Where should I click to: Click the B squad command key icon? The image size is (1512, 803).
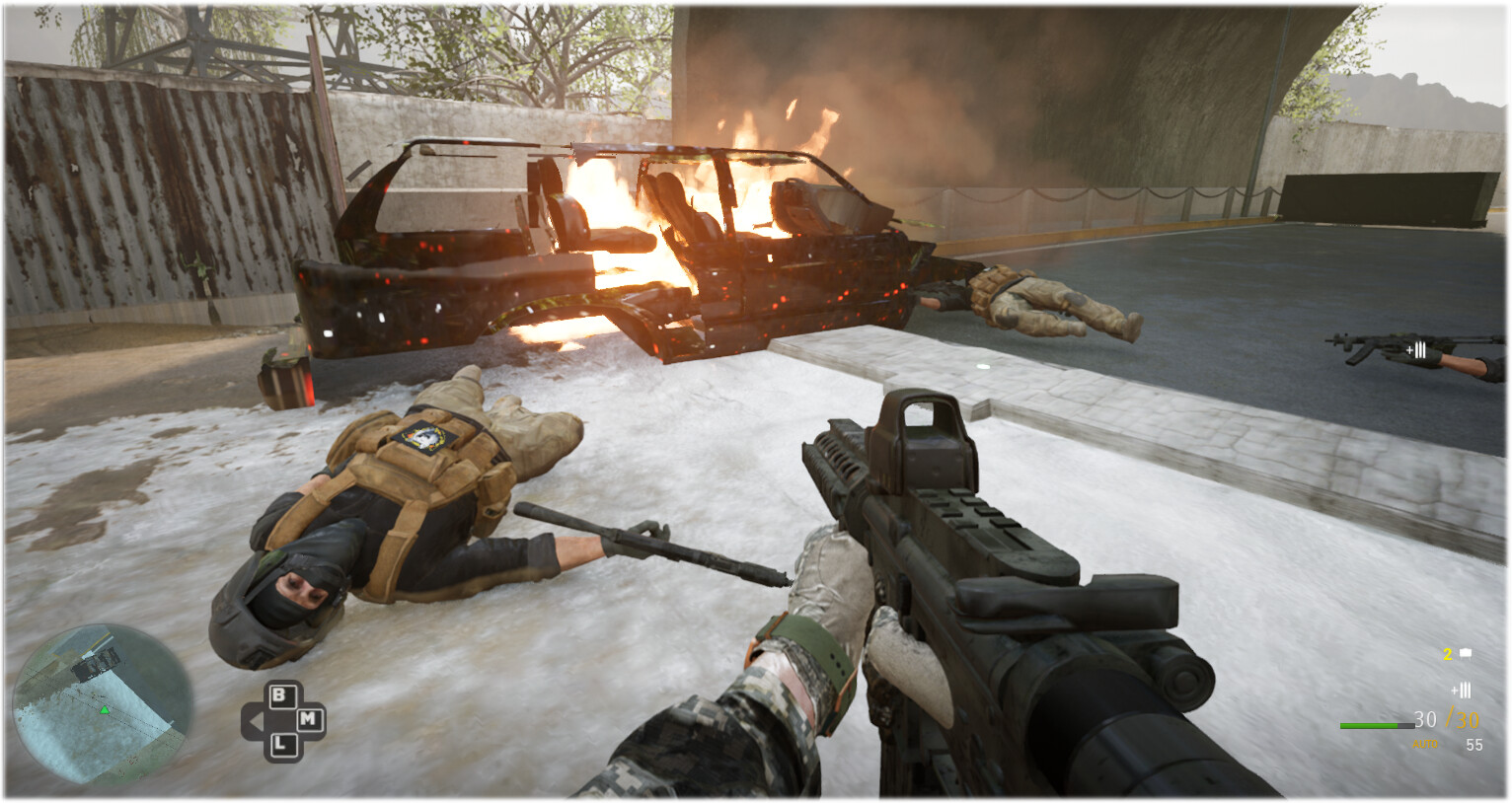(282, 697)
